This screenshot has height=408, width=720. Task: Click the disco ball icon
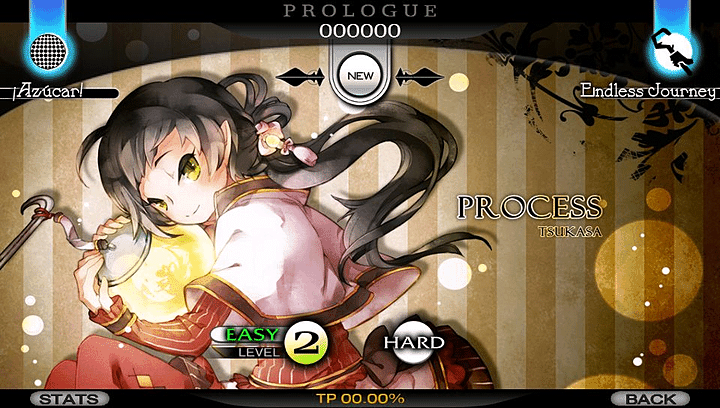pos(48,47)
